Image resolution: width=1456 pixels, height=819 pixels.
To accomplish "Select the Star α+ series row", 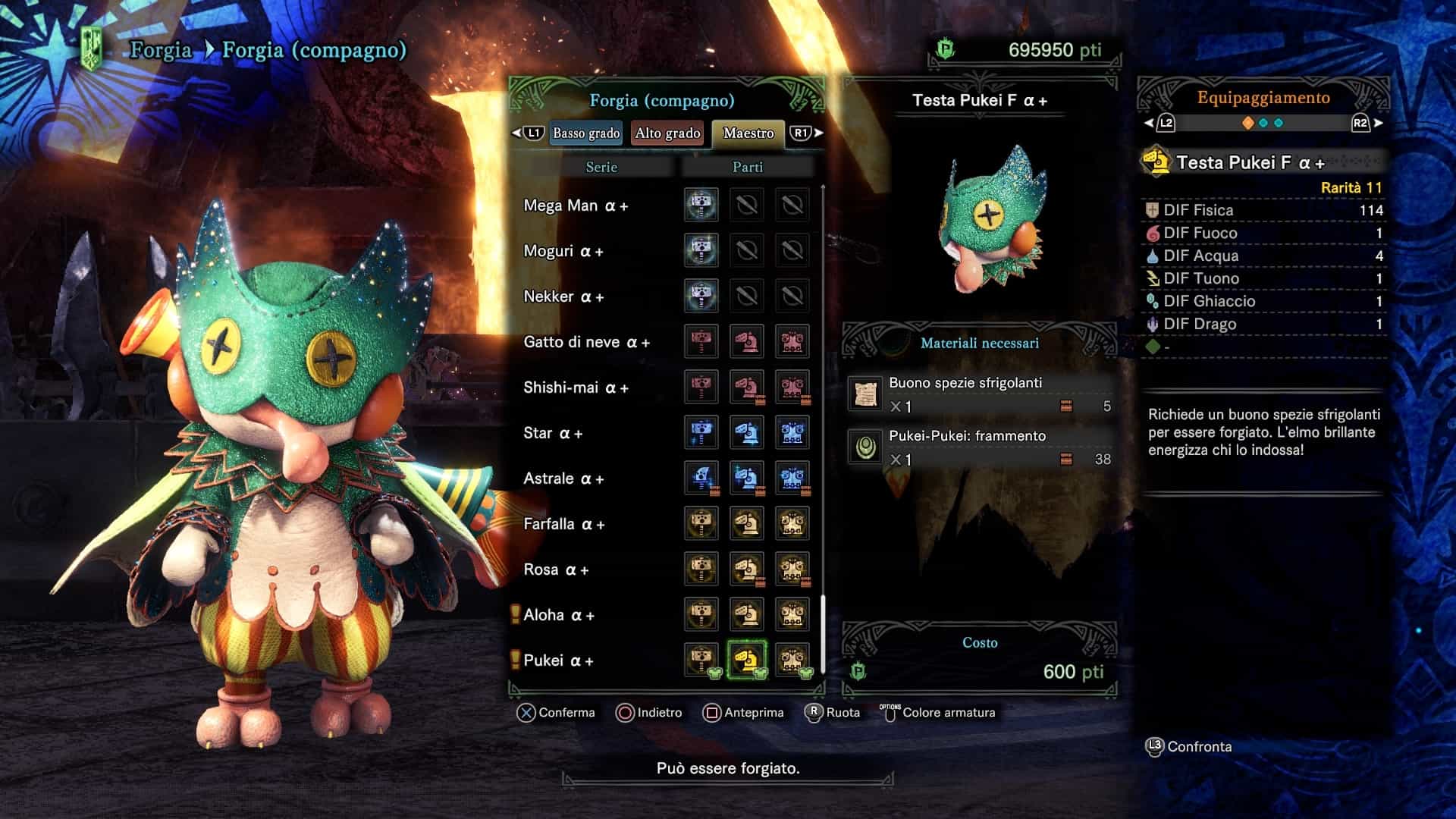I will [553, 433].
